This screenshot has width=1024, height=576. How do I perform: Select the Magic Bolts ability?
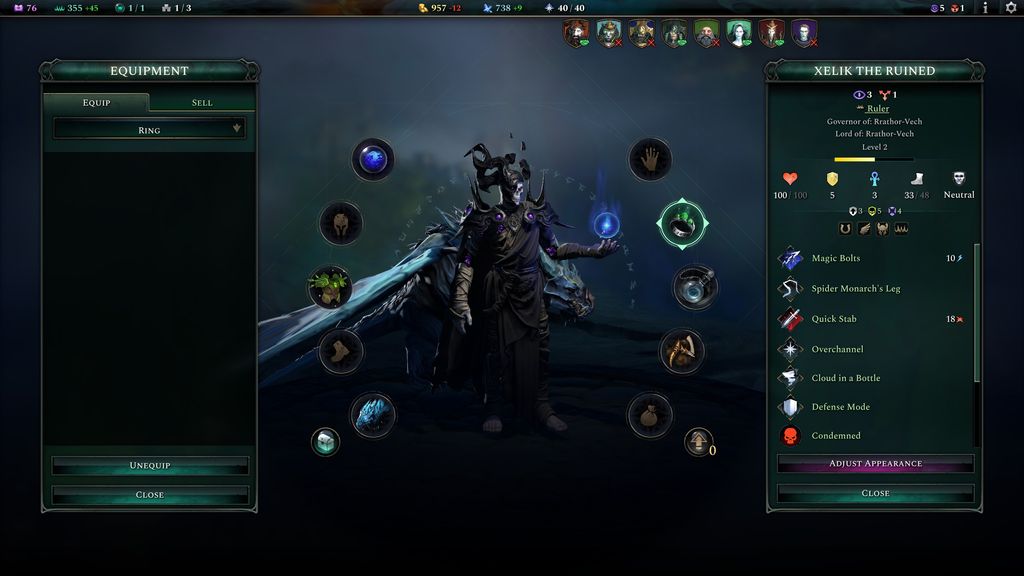(835, 259)
